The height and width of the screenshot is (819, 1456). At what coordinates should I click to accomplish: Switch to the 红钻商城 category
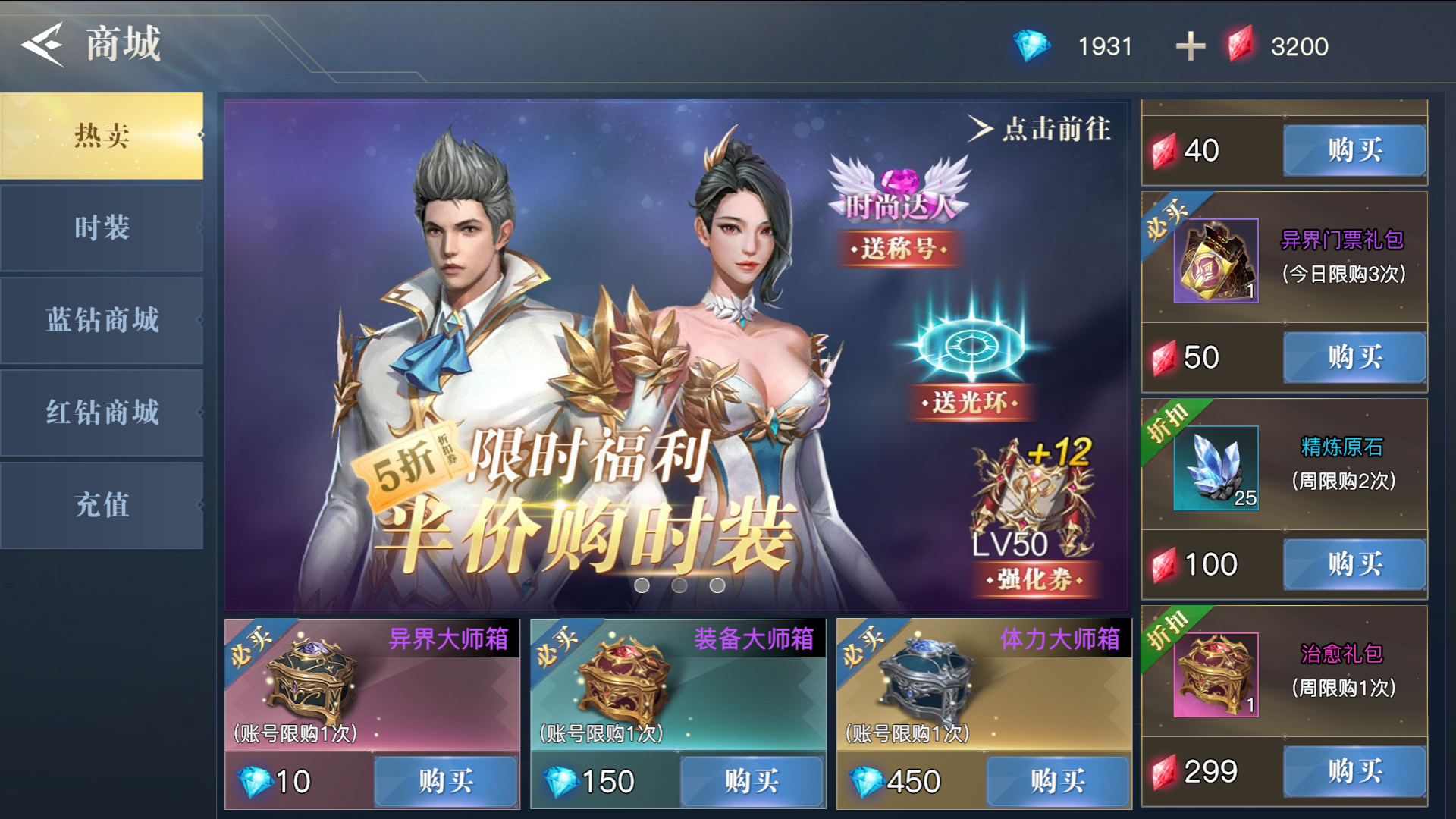click(x=101, y=413)
